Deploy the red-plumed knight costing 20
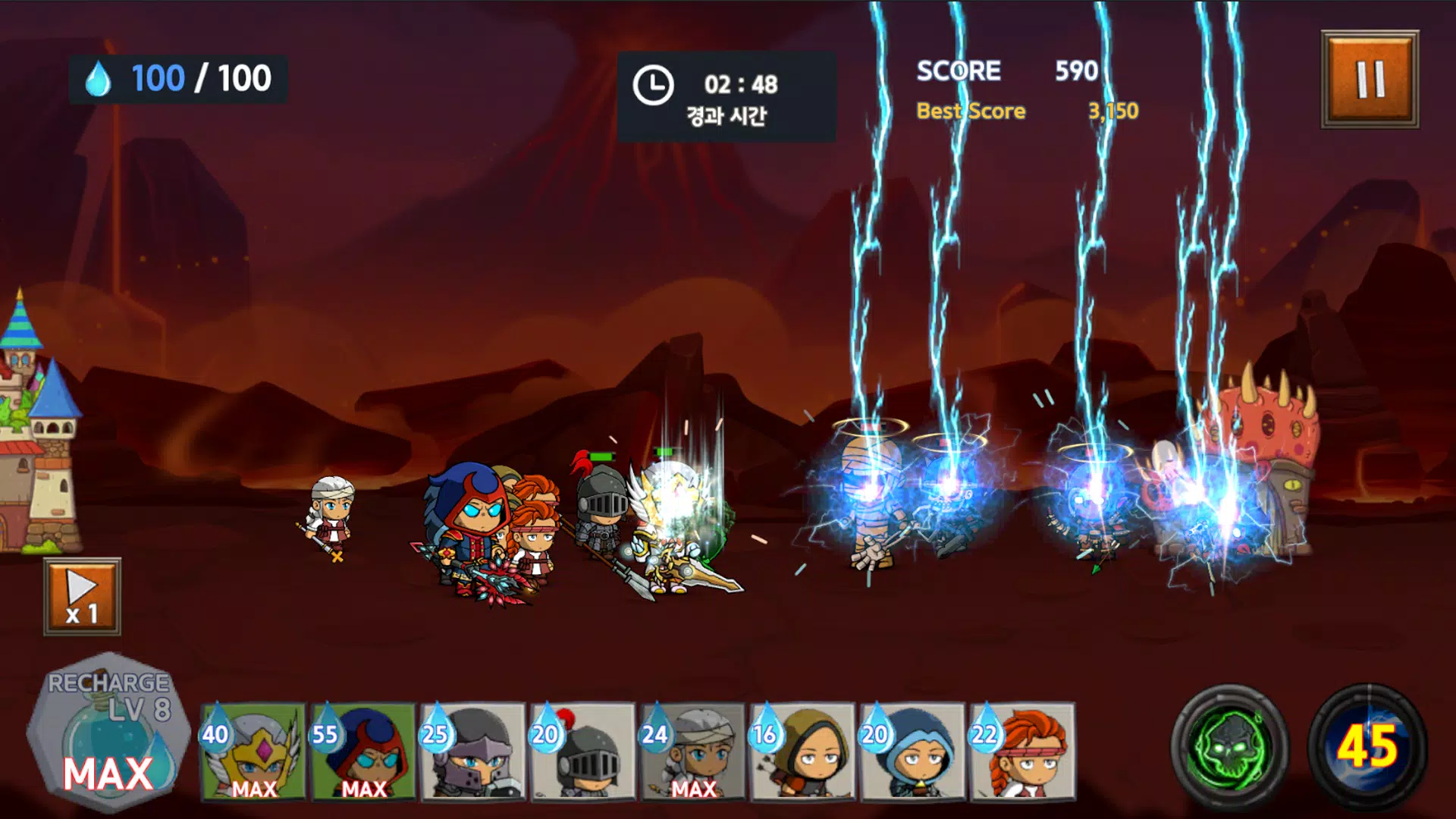This screenshot has width=1456, height=819. coord(583,752)
